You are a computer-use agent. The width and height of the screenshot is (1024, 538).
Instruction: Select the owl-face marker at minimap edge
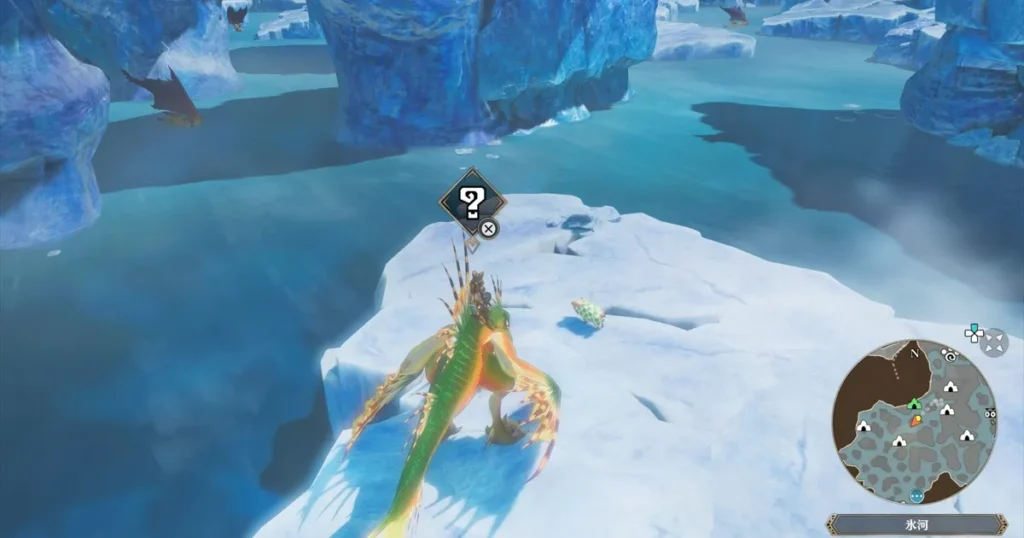[990, 414]
